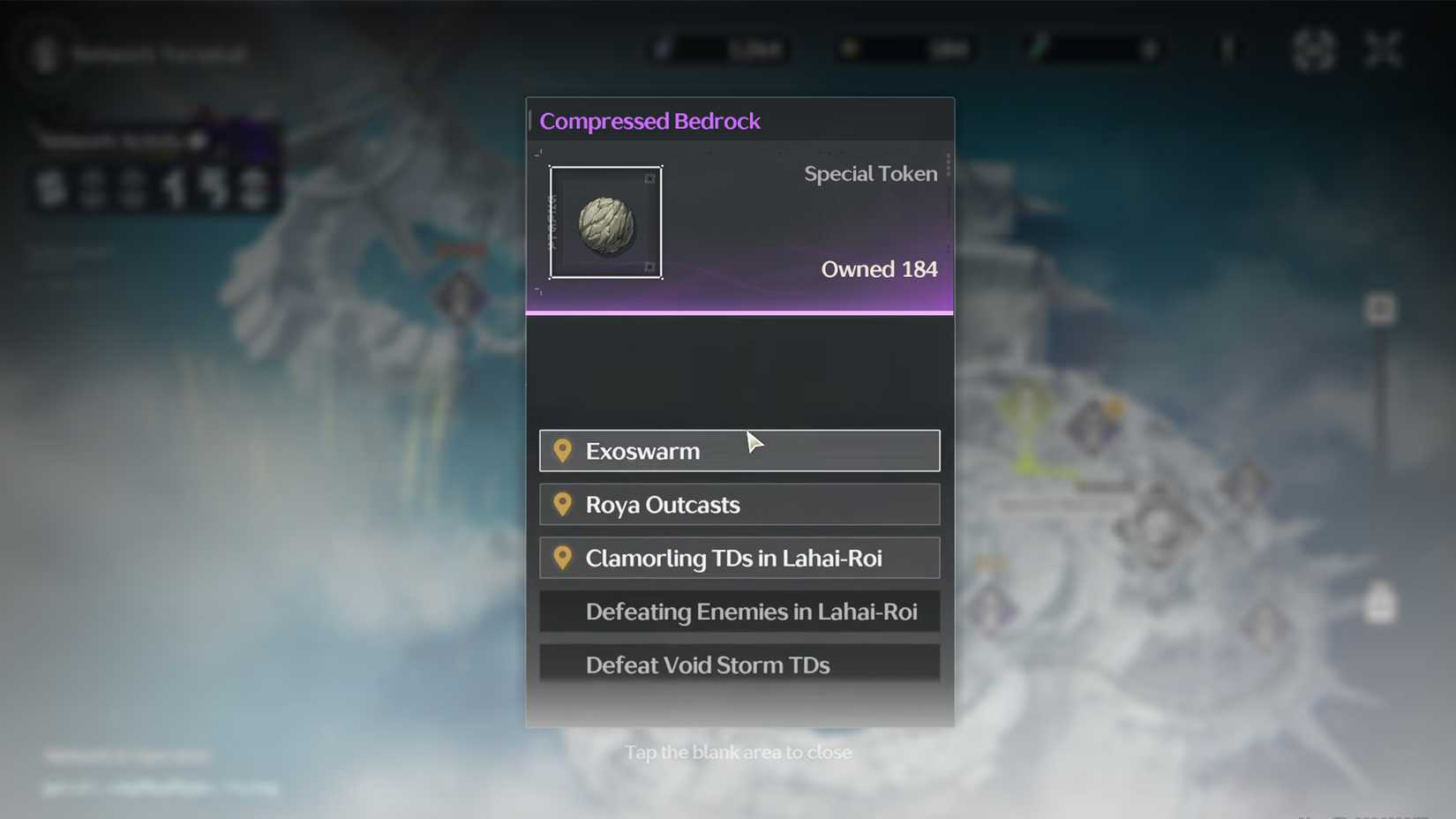Select the Roya Outcasts source entry
The width and height of the screenshot is (1456, 819).
coord(739,504)
